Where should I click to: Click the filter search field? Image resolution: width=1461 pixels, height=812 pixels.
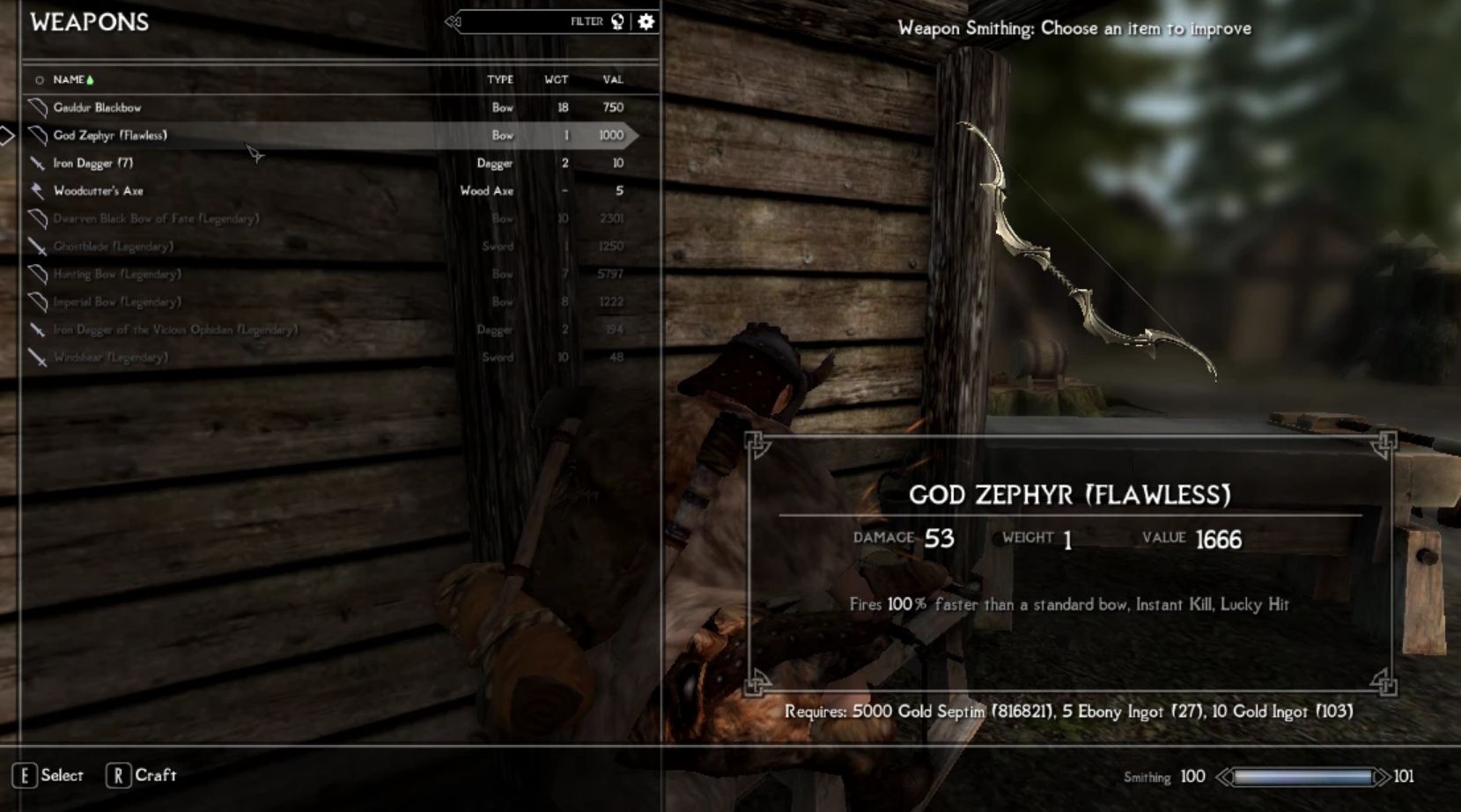[520, 22]
